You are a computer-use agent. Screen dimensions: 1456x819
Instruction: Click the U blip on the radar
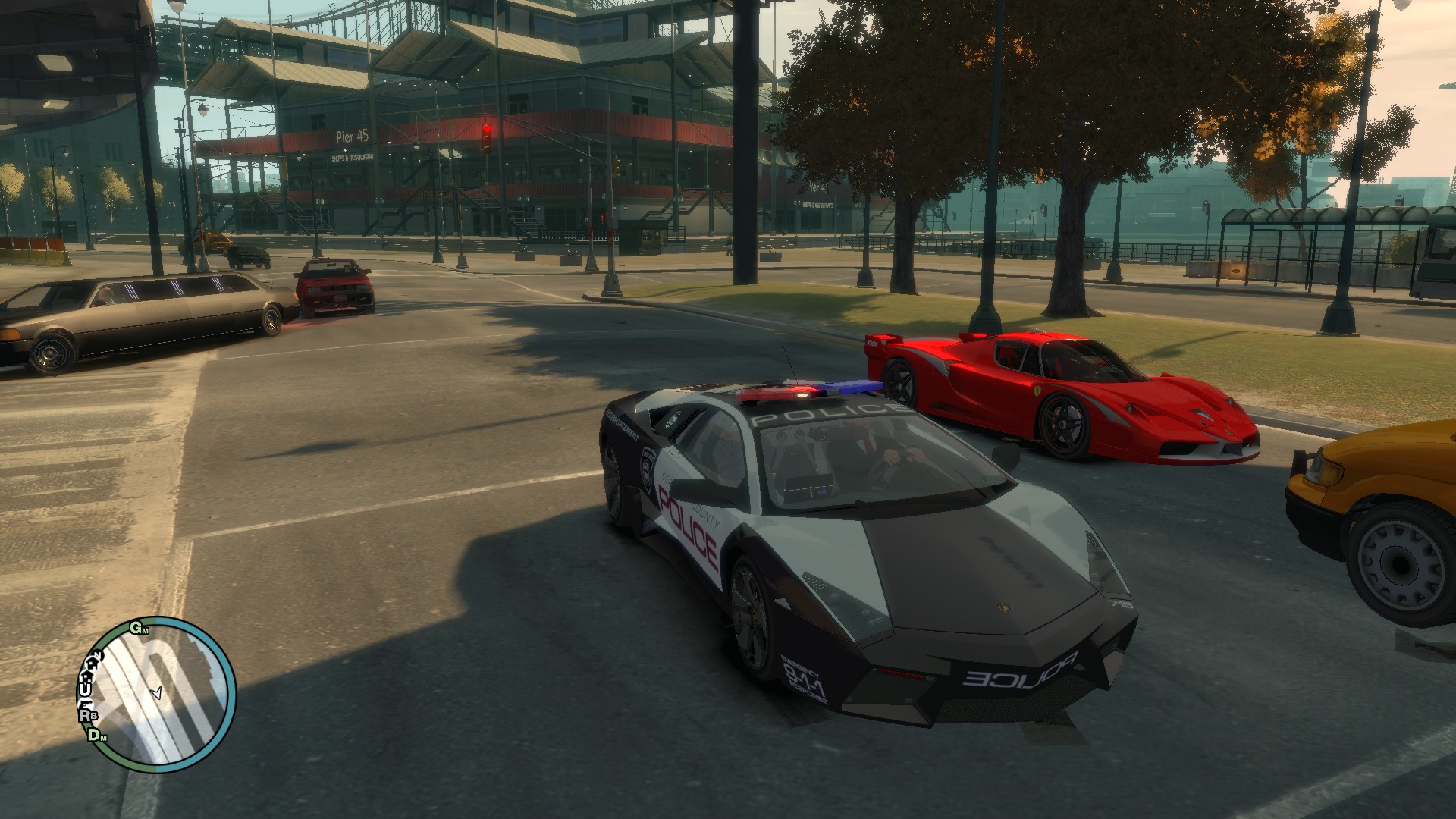click(x=85, y=689)
